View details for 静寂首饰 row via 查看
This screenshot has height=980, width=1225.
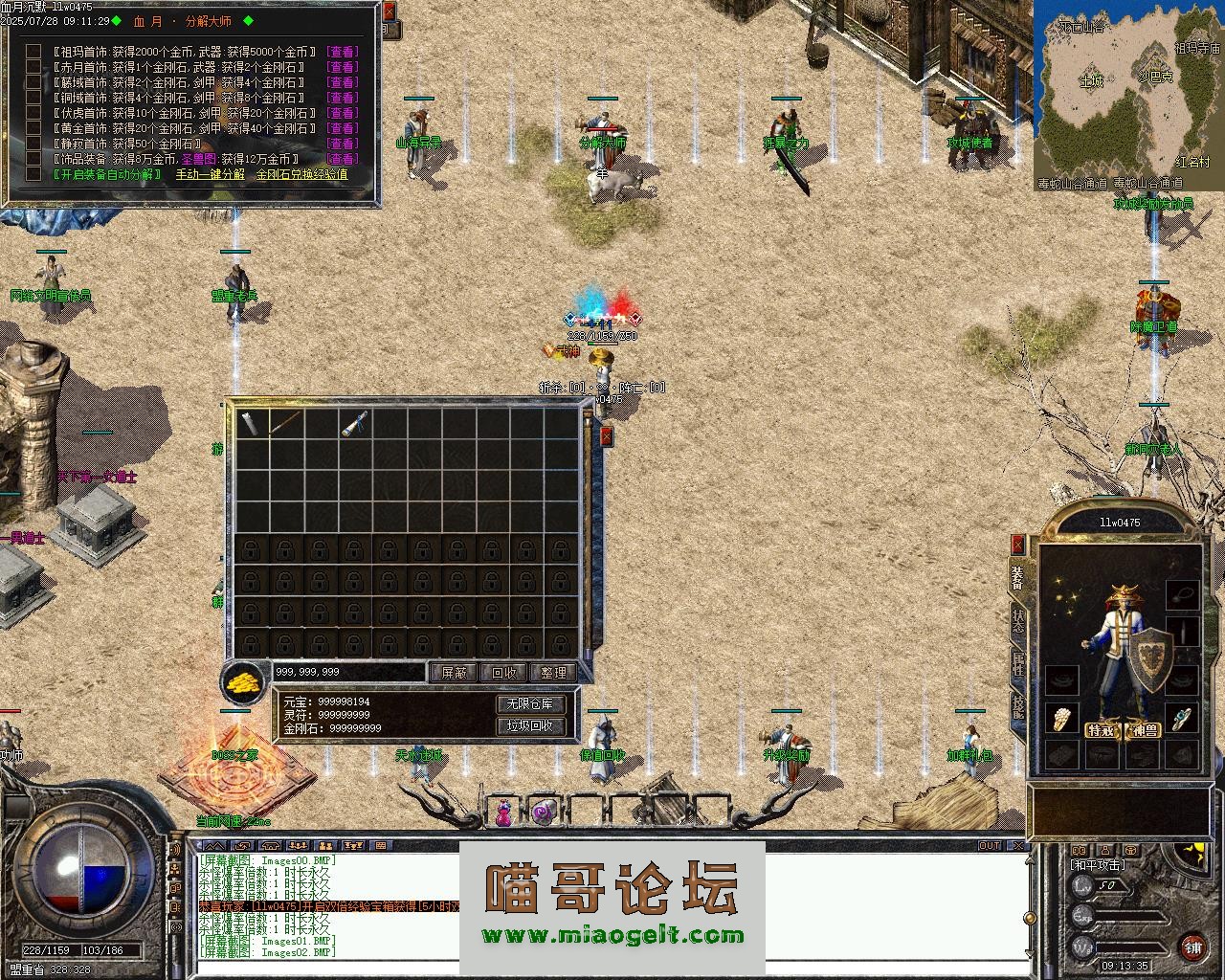click(x=342, y=144)
